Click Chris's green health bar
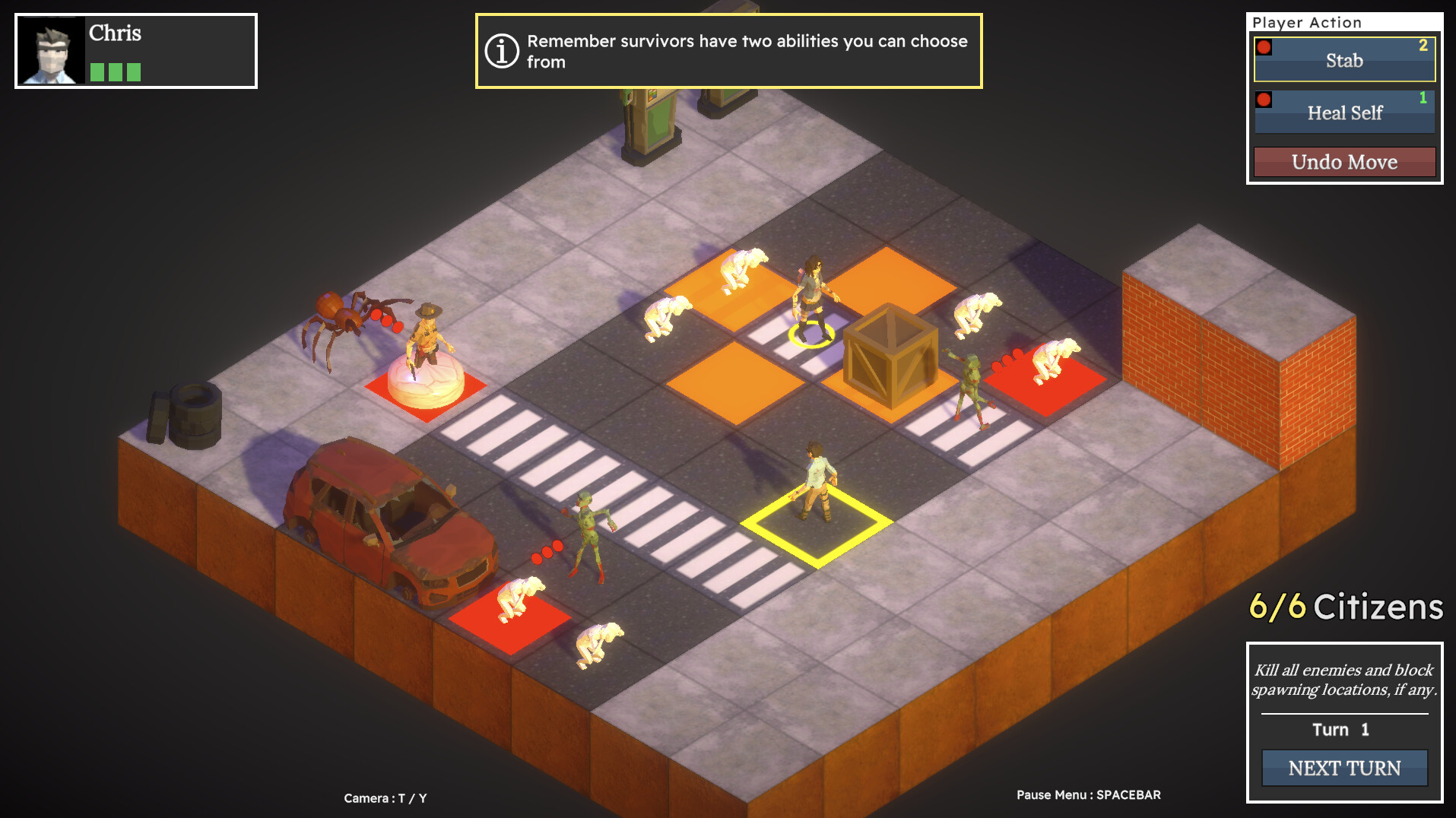The image size is (1456, 818). tap(114, 72)
